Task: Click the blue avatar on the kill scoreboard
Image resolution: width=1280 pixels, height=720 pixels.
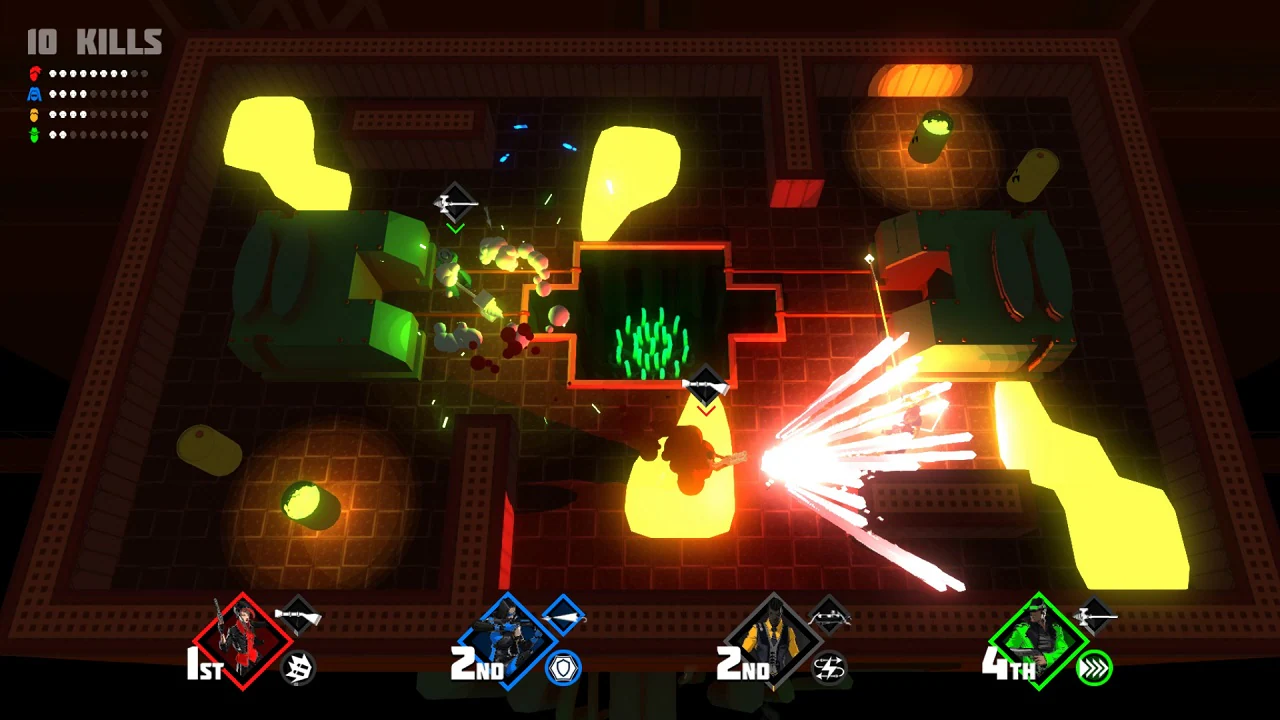Action: click(x=33, y=94)
